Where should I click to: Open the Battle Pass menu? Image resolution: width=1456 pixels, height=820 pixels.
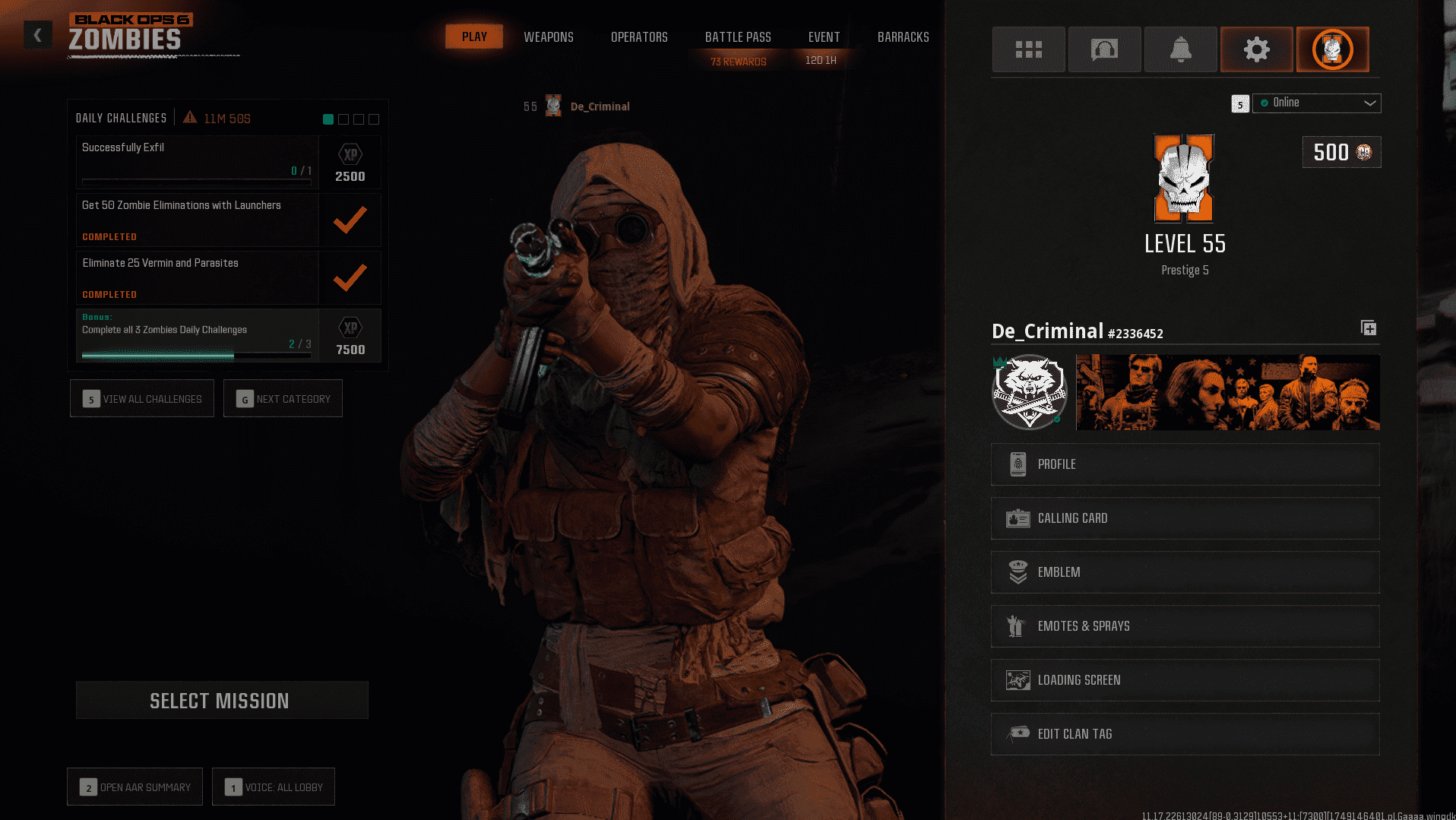[x=737, y=36]
